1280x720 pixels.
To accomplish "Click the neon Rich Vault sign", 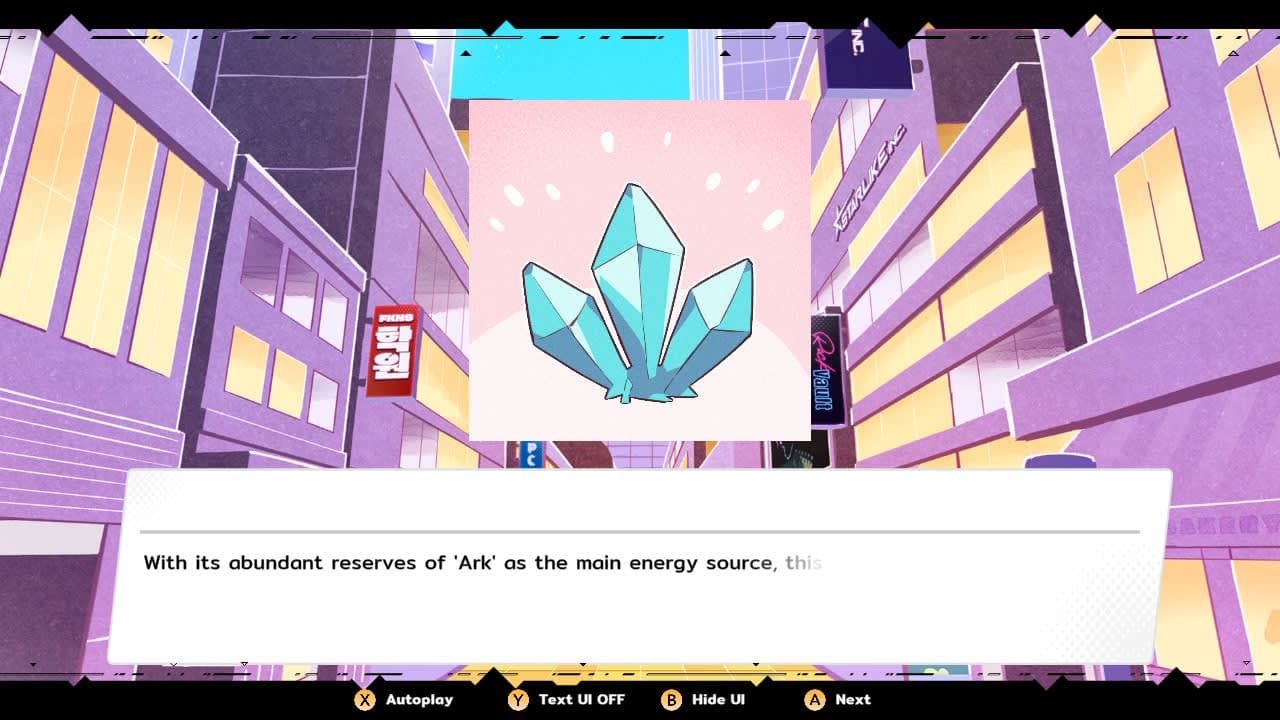I will [x=826, y=370].
